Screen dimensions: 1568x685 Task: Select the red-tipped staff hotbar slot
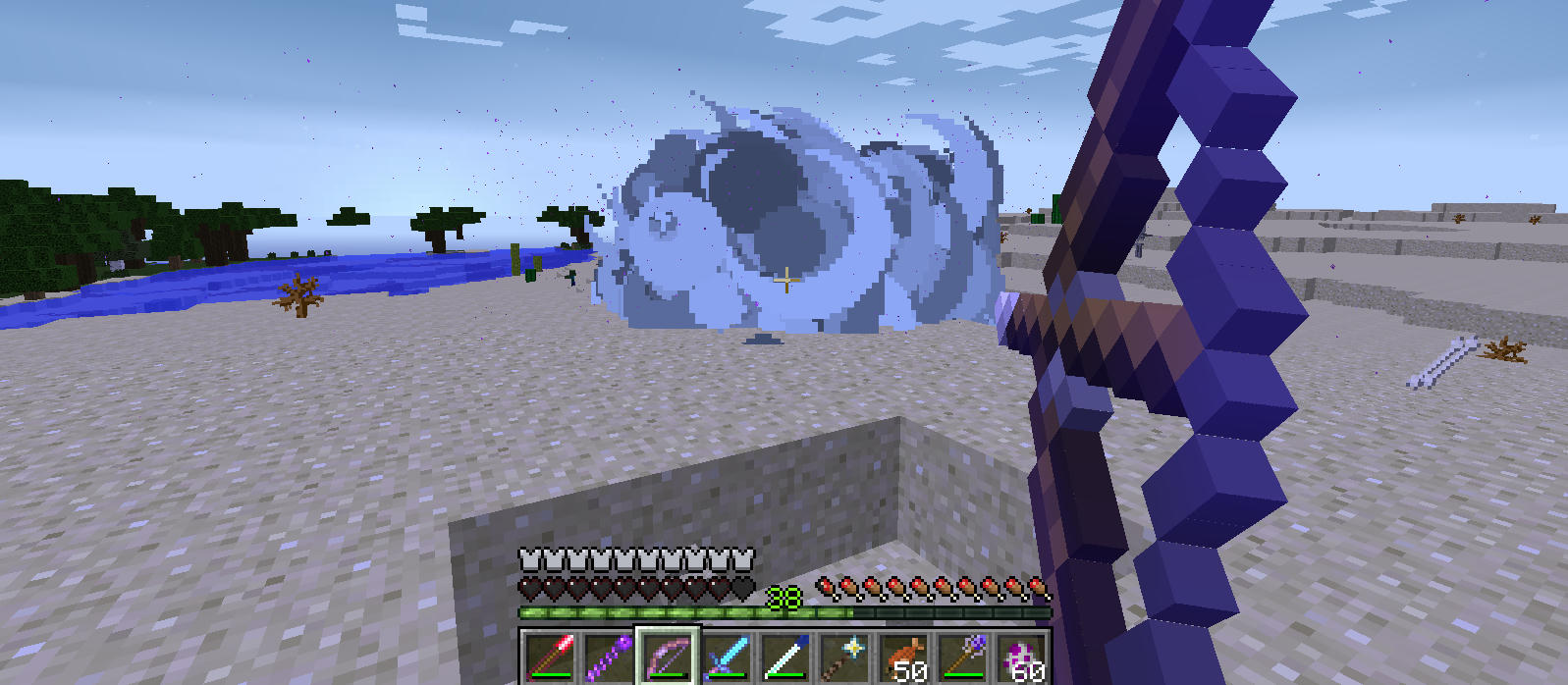click(x=550, y=657)
